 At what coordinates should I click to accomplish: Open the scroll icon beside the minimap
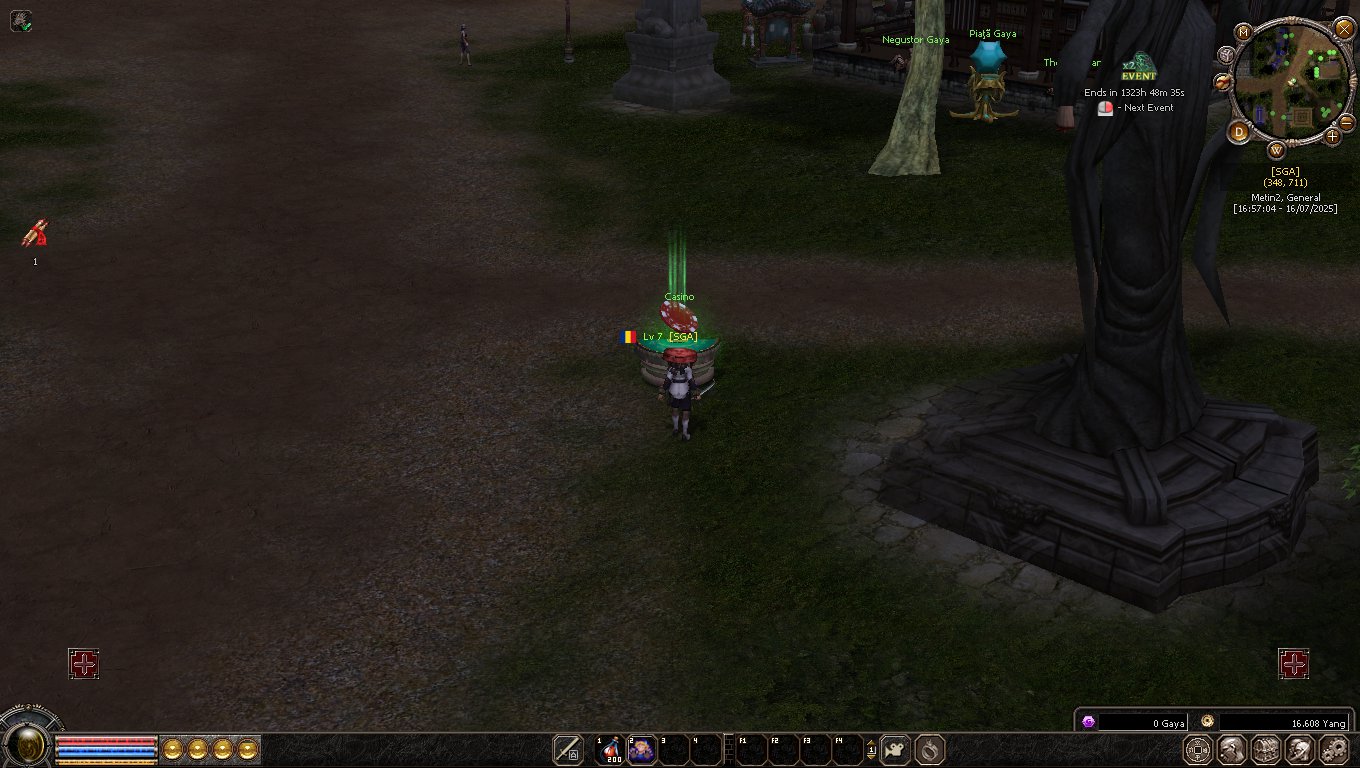coord(1223,81)
